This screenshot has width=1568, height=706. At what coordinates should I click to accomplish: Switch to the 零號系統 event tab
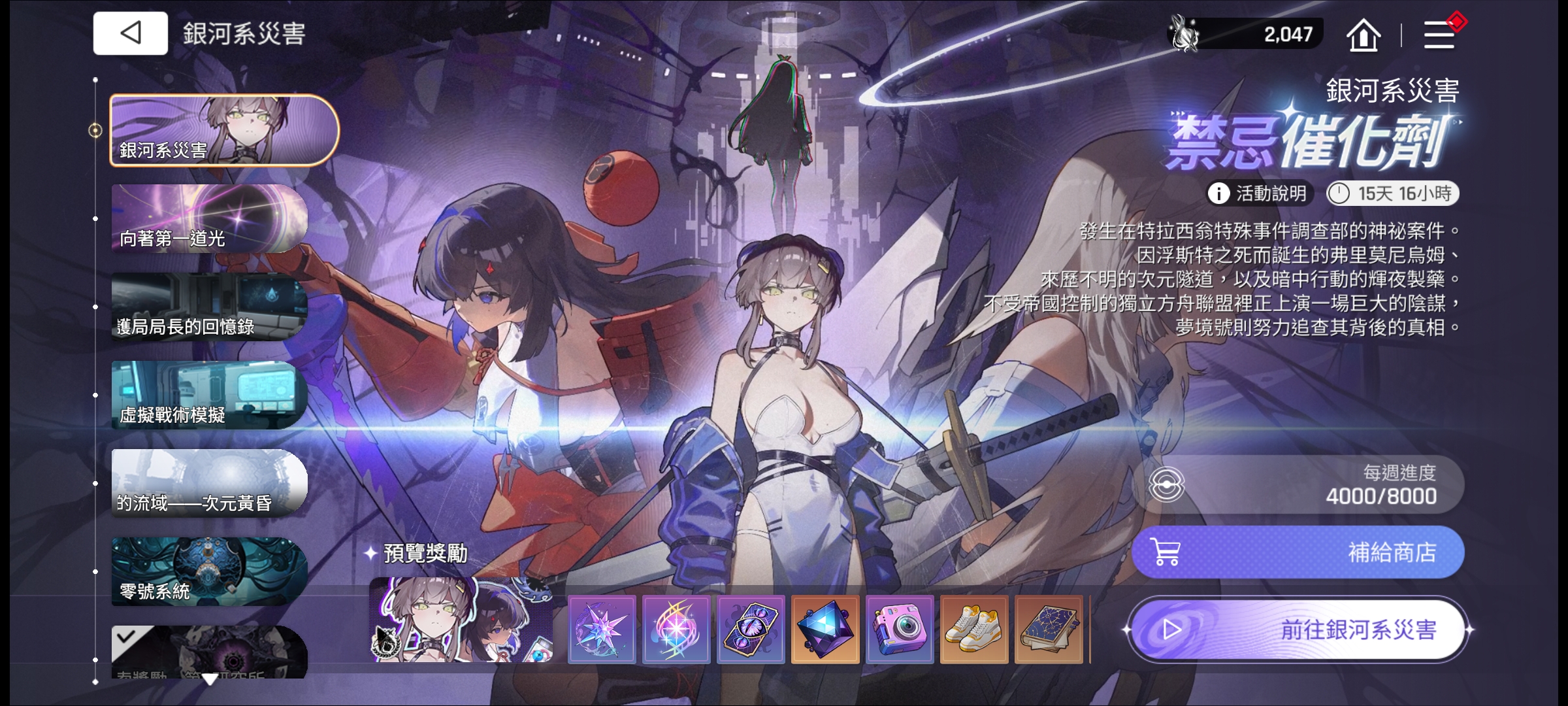pos(209,571)
